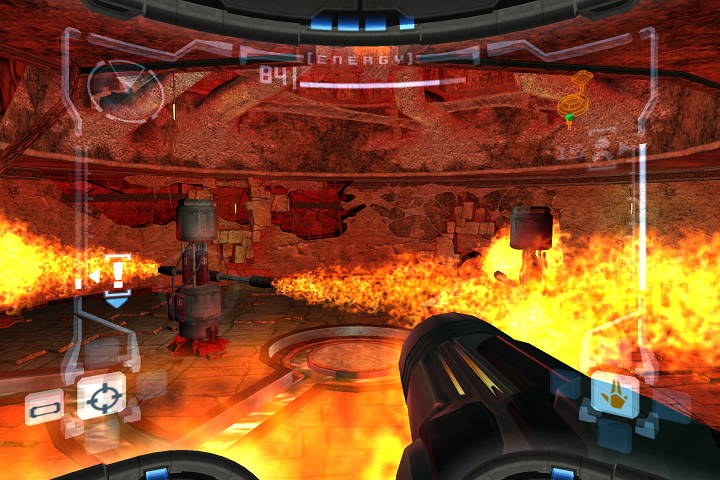
Task: Click the circular enemy radar
Action: [125, 89]
